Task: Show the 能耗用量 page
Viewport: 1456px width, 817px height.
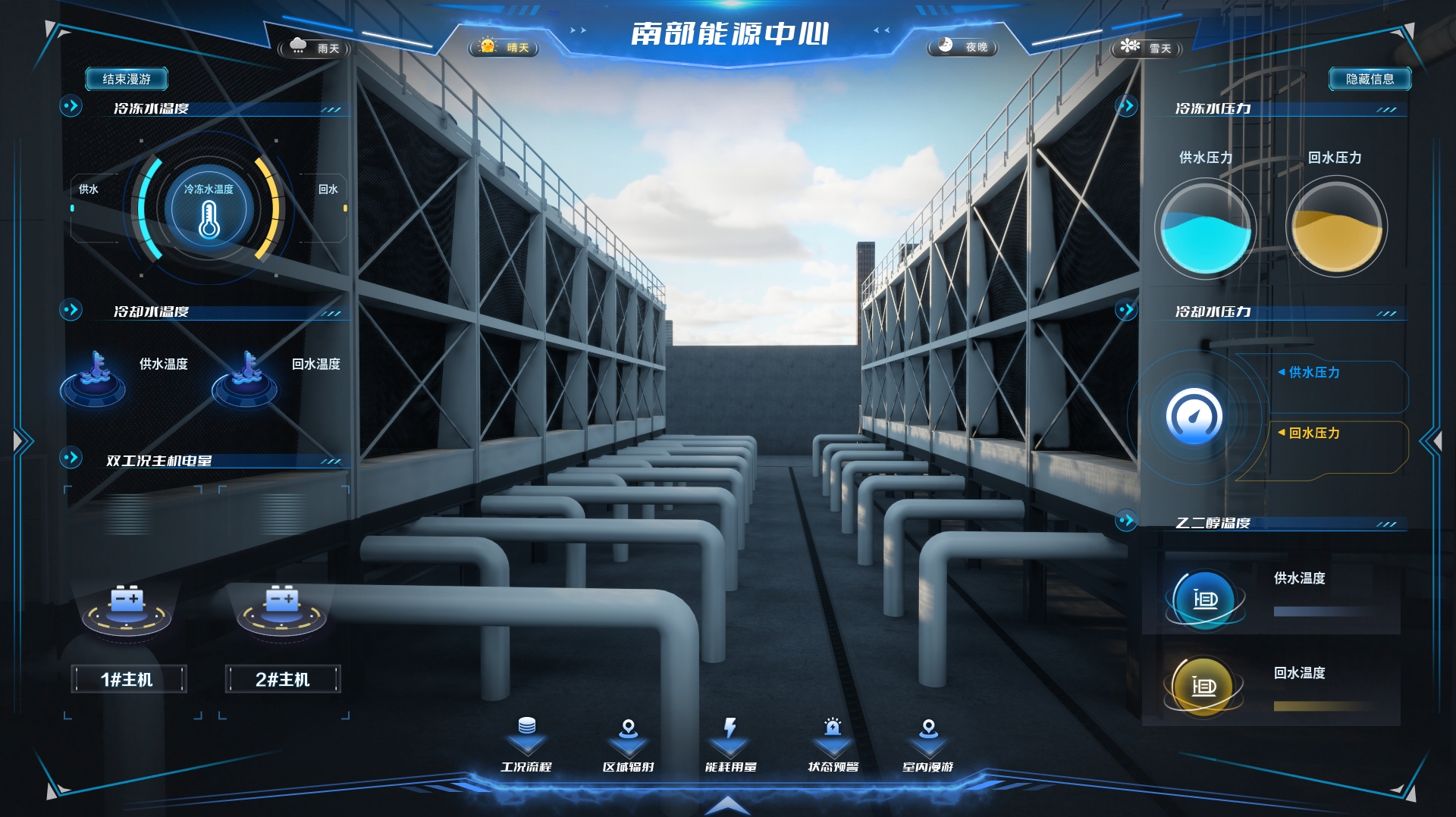Action: [730, 746]
